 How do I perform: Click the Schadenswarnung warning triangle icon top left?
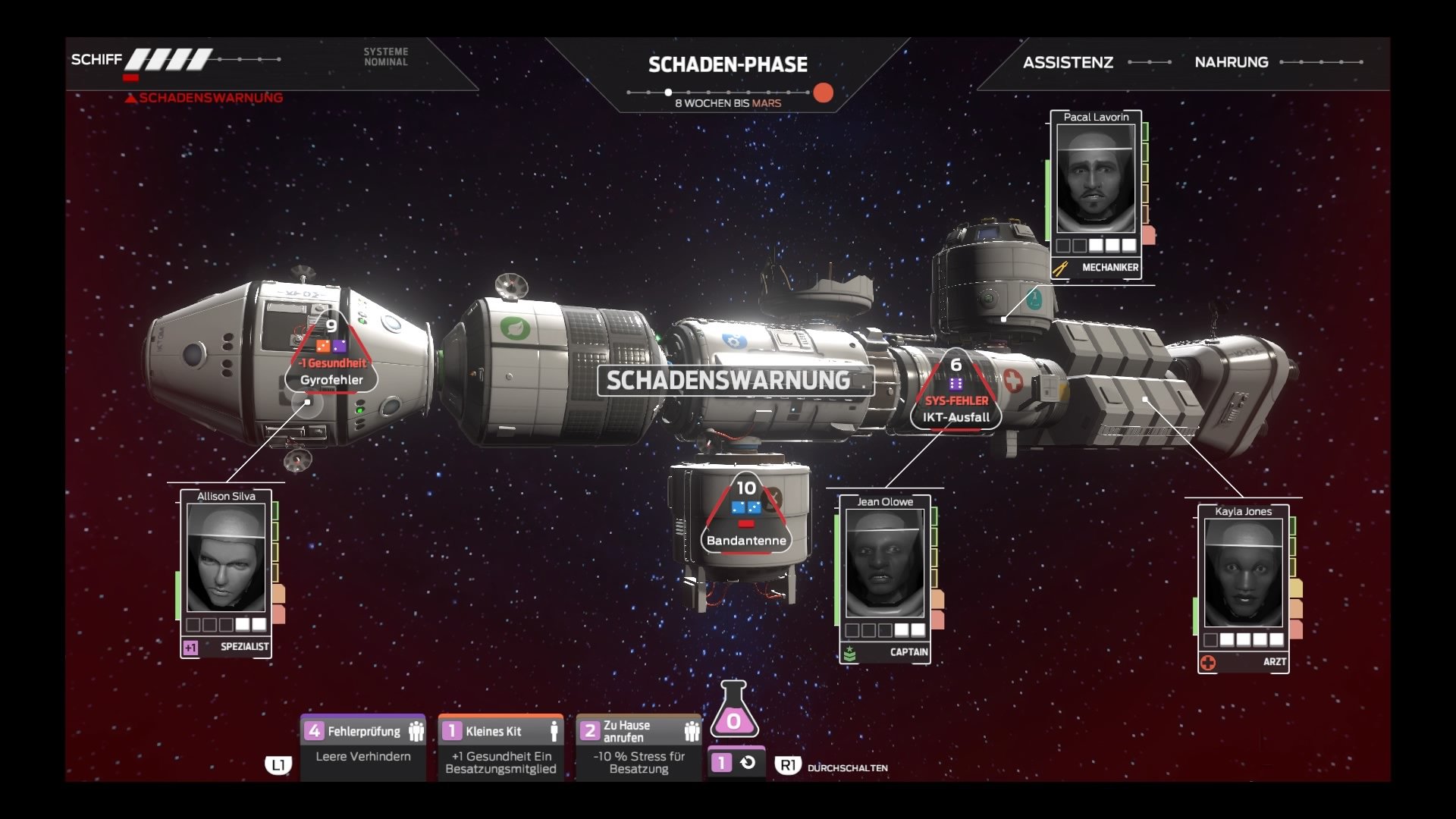tap(132, 97)
